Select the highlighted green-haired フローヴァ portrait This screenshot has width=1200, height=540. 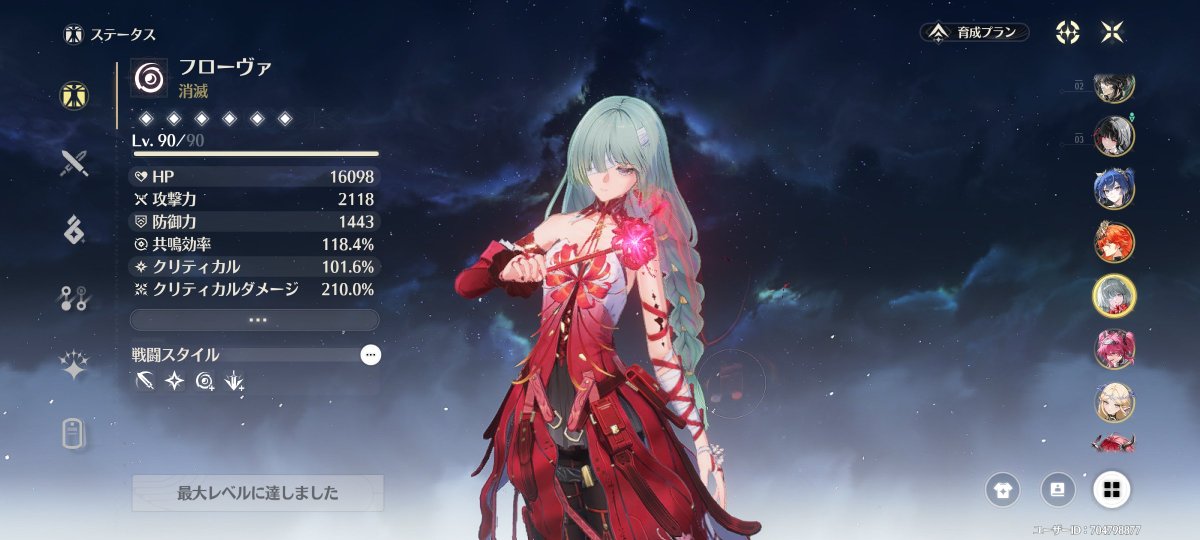coord(1113,294)
